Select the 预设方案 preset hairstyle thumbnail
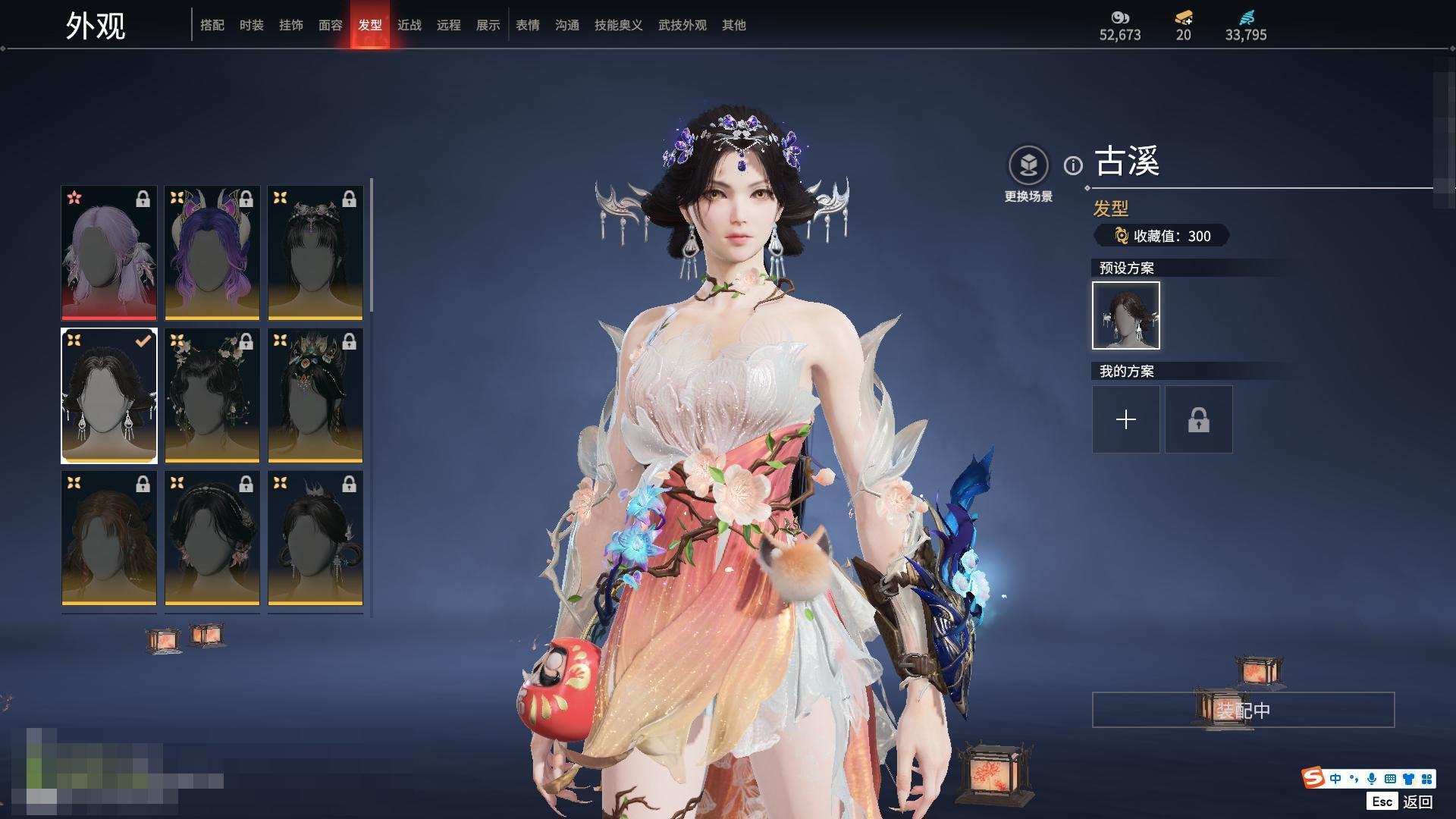Viewport: 1456px width, 819px height. (1125, 315)
